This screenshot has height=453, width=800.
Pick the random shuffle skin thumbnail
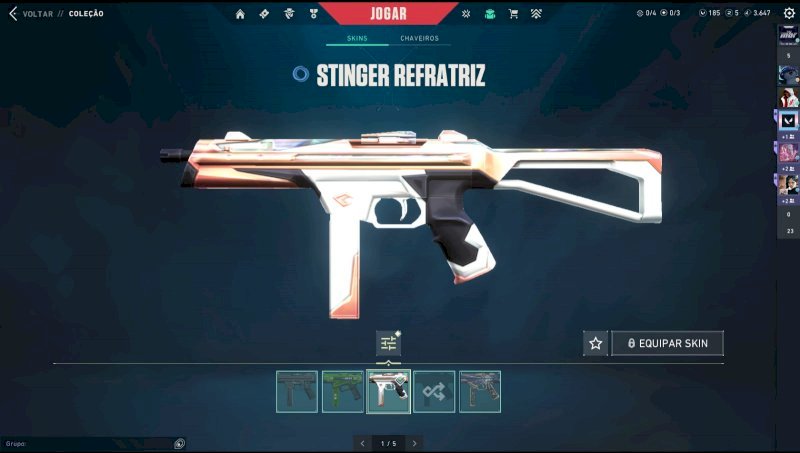434,391
